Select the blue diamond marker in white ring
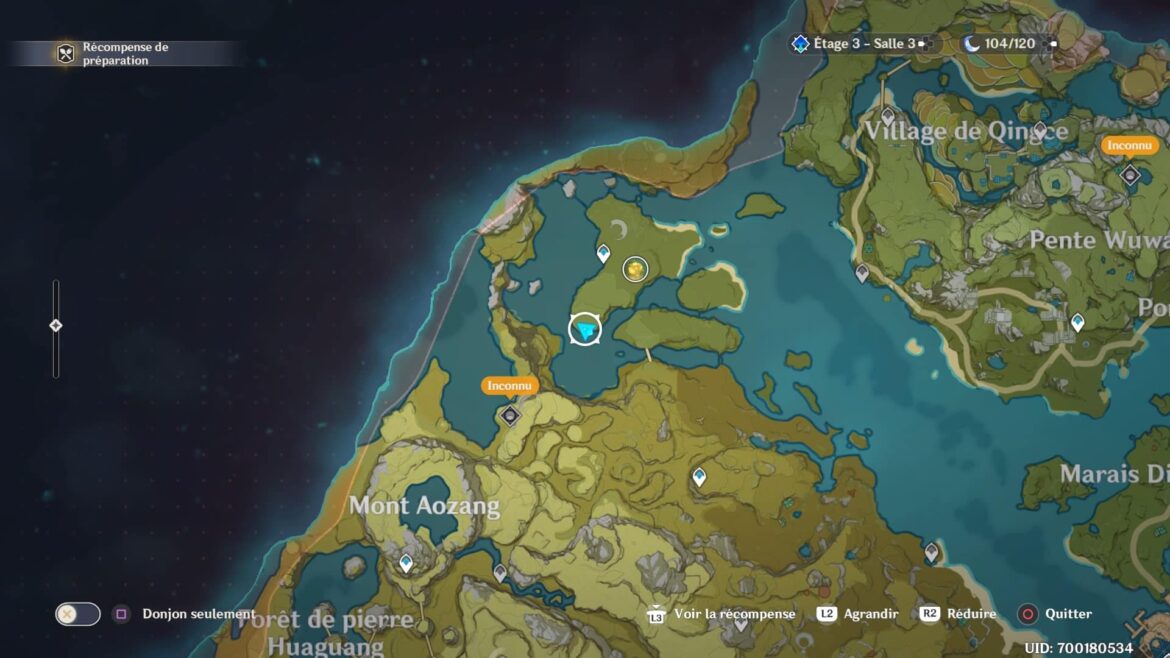The width and height of the screenshot is (1170, 658). (x=585, y=329)
